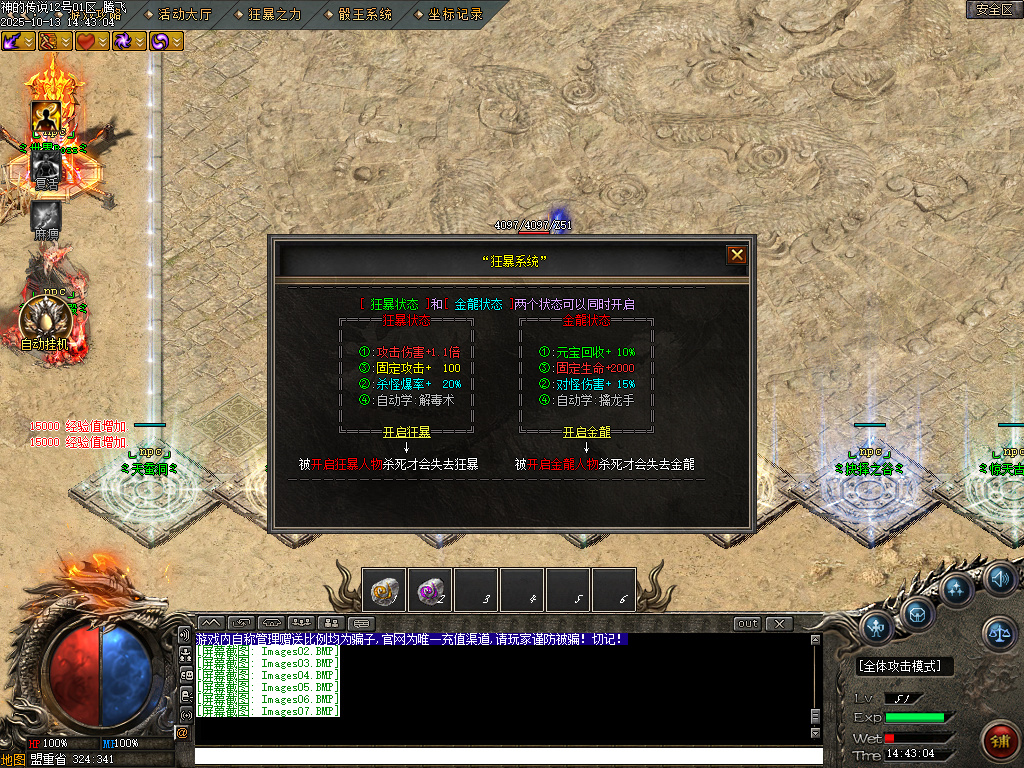
Task: Activate the 开启狂暴 option
Action: (407, 432)
